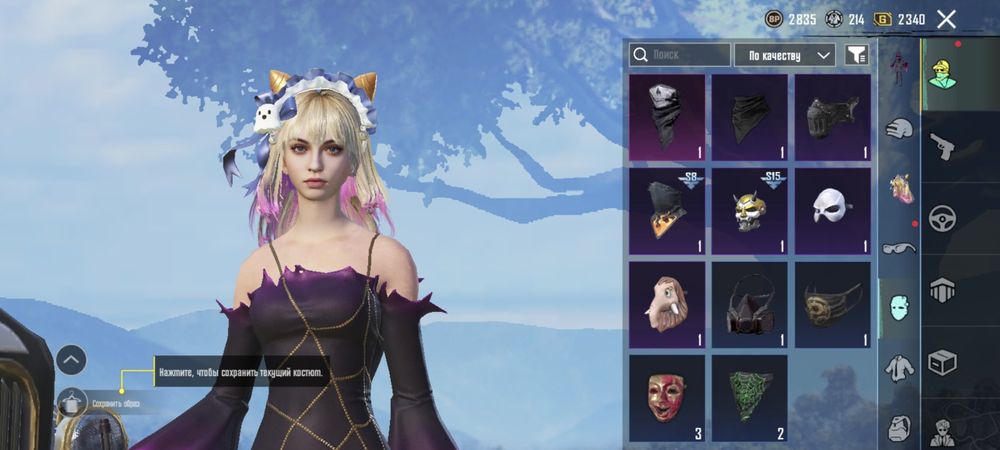Choose the elephant head mask
The width and height of the screenshot is (1000, 450).
point(666,304)
